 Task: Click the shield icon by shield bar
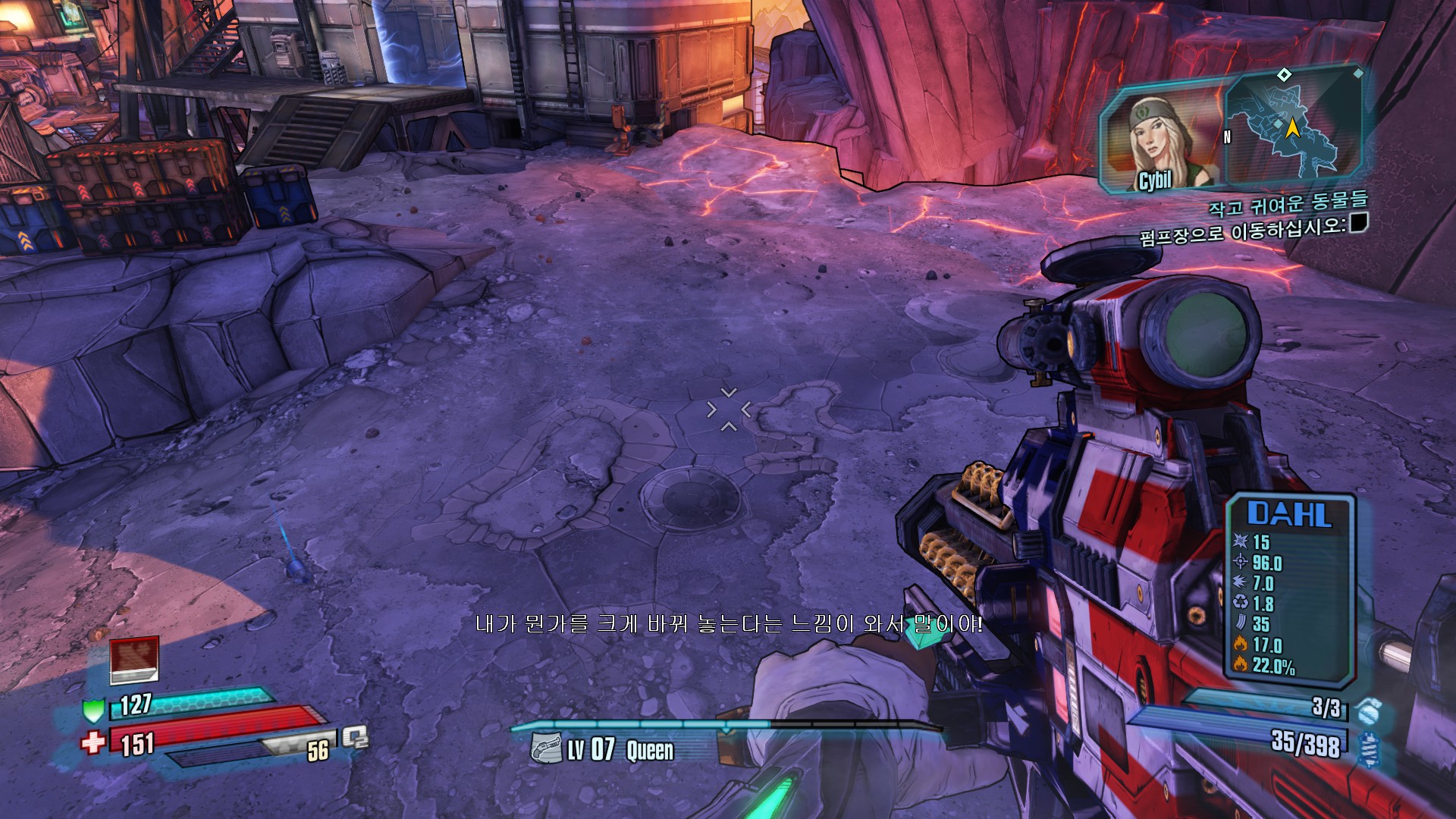click(93, 711)
